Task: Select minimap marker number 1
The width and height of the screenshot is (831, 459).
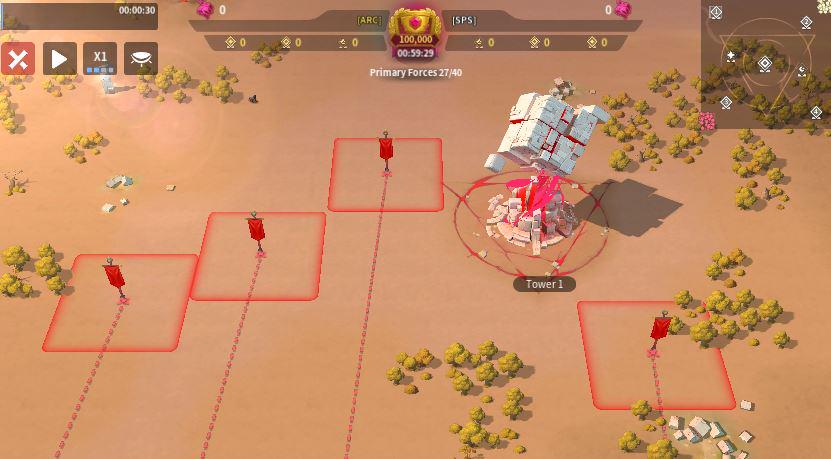Action: pyautogui.click(x=716, y=13)
